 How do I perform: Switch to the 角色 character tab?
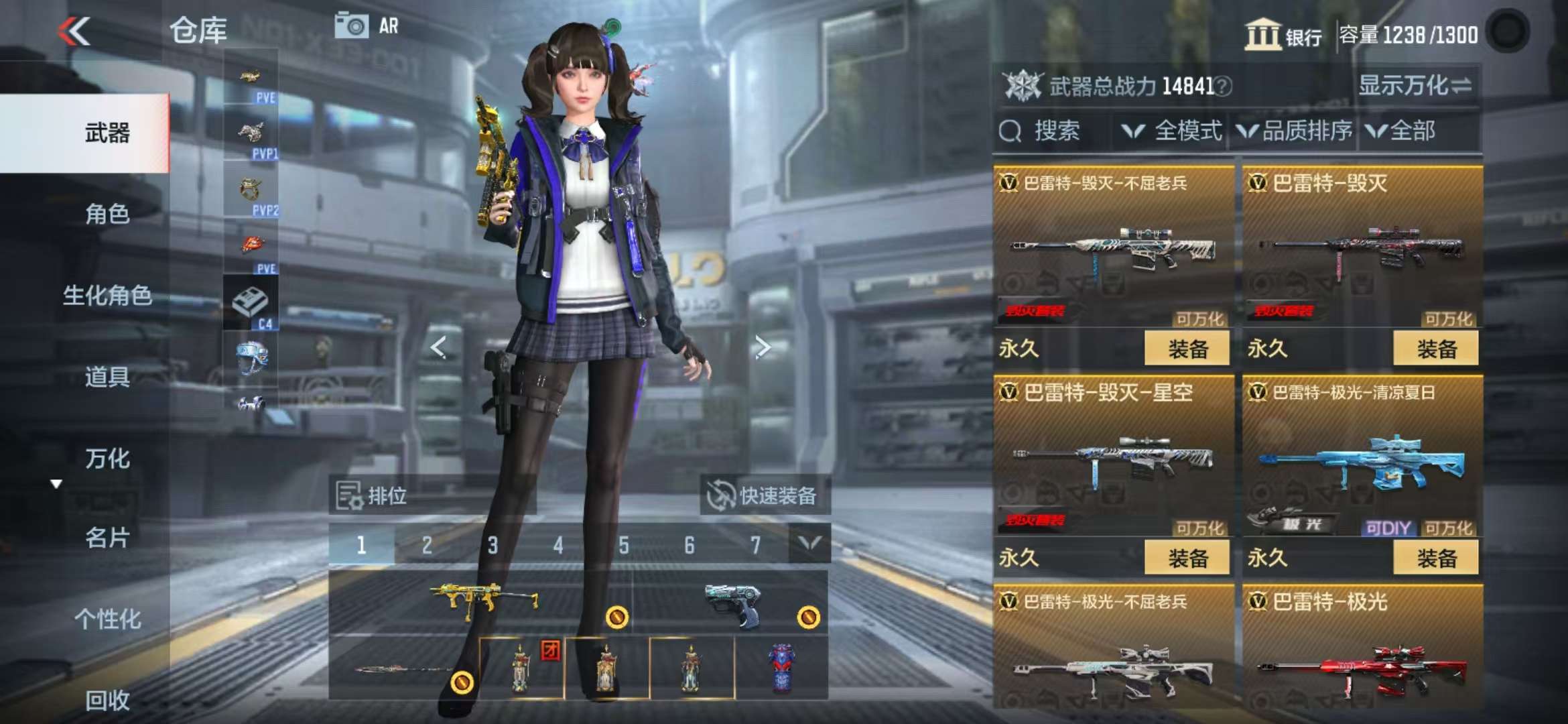click(x=107, y=215)
